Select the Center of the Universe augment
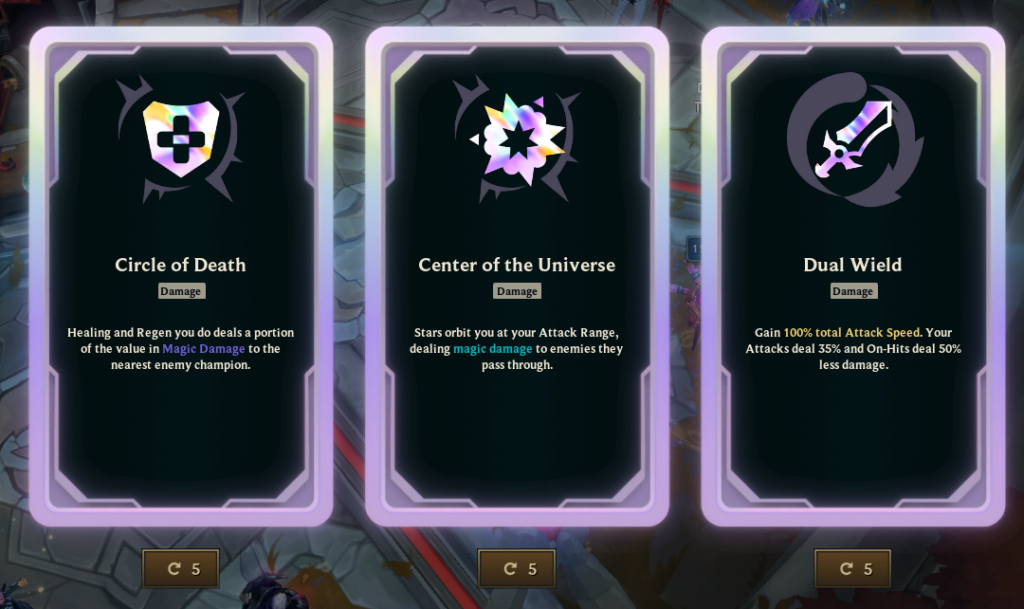The image size is (1024, 609). tap(517, 276)
